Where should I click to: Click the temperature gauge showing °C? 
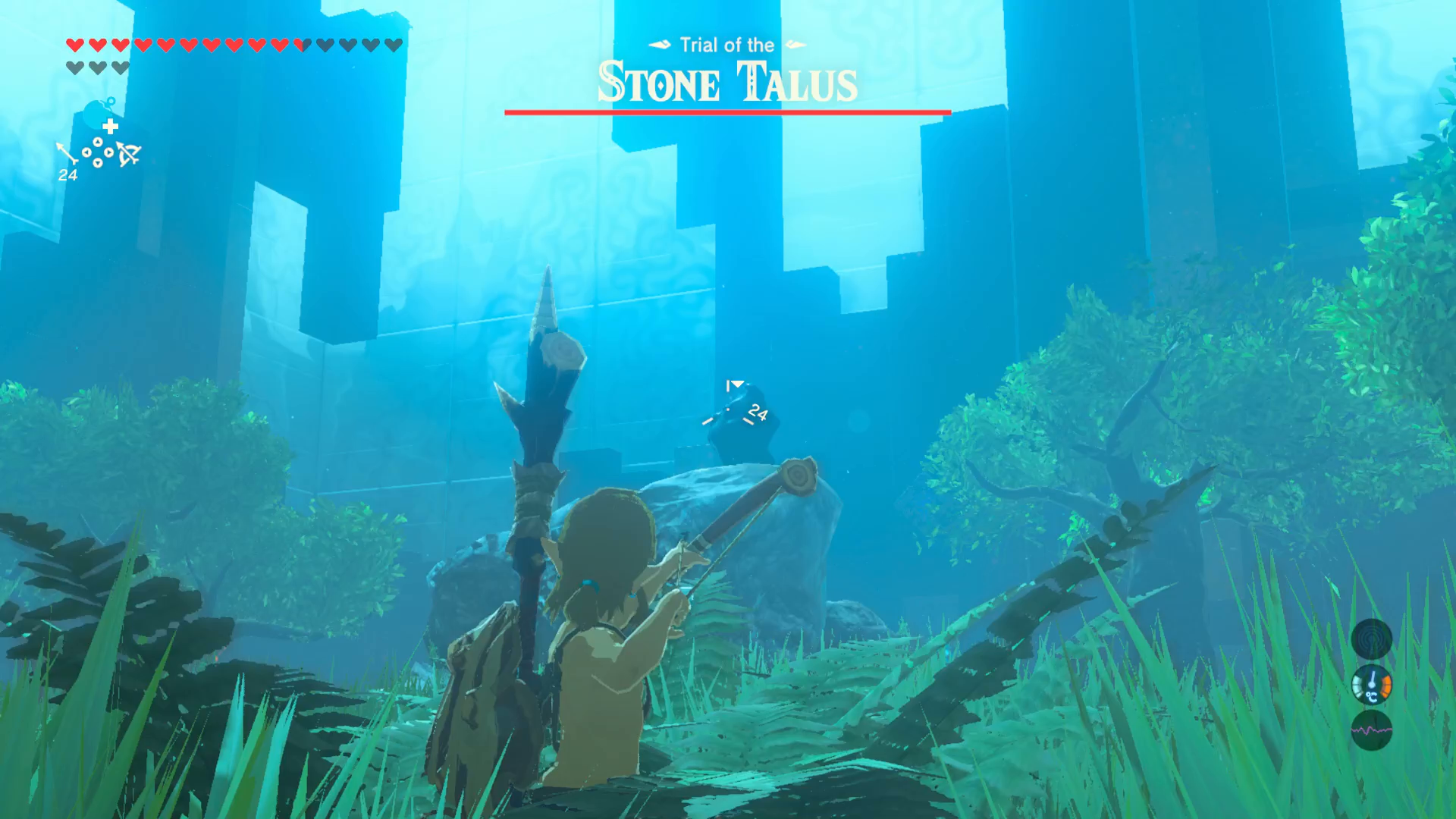tap(1373, 685)
